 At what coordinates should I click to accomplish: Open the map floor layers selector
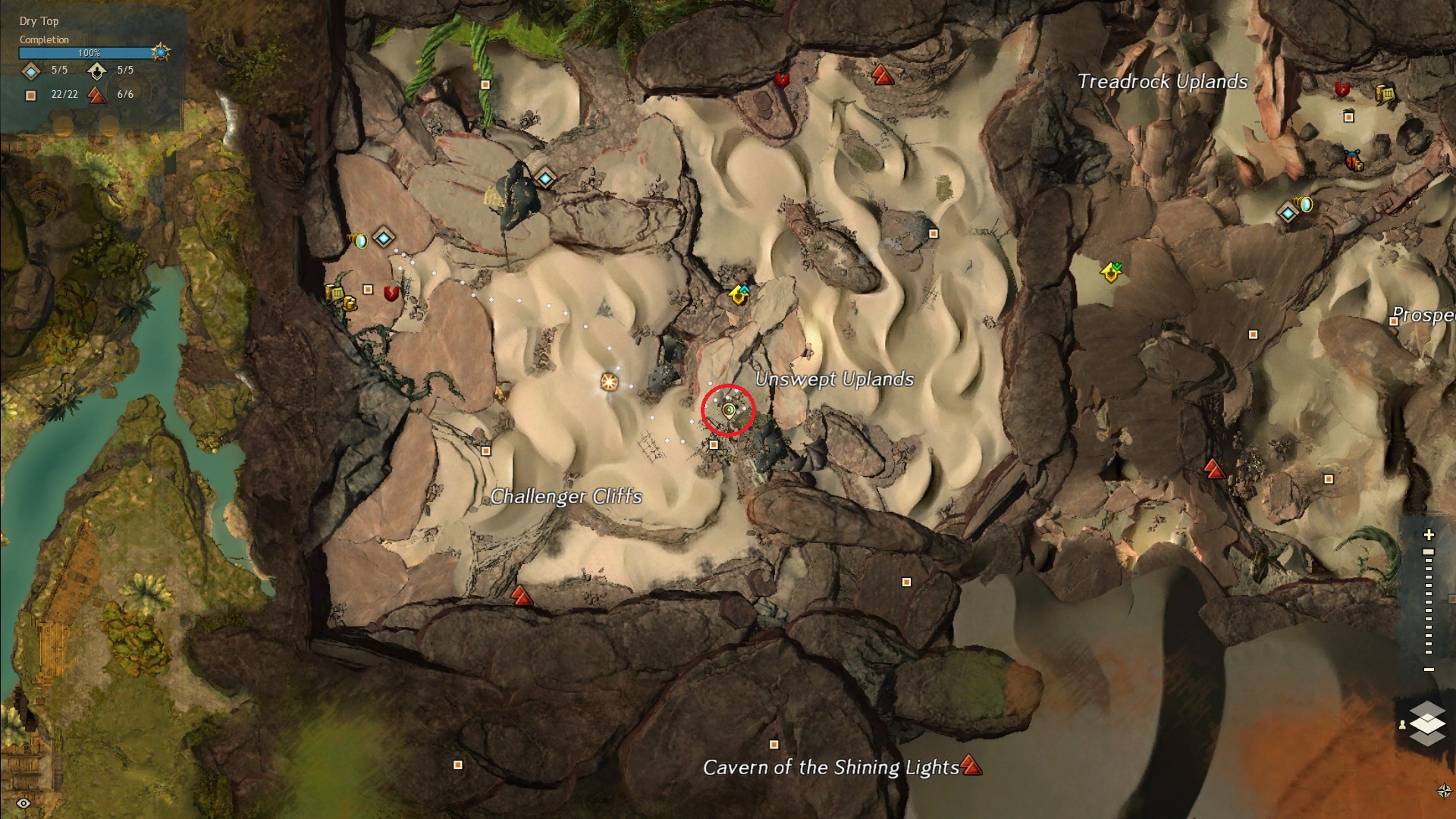click(x=1427, y=723)
